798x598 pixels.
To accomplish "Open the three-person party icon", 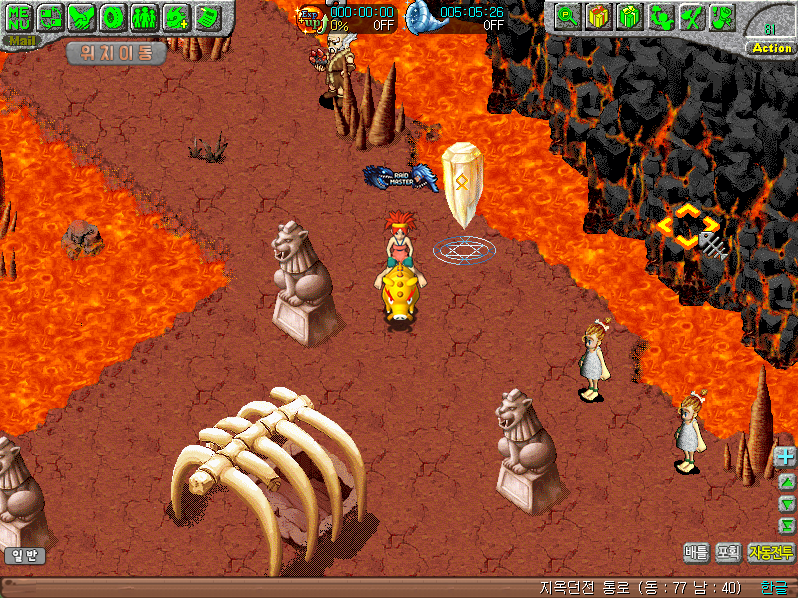I will pyautogui.click(x=144, y=17).
